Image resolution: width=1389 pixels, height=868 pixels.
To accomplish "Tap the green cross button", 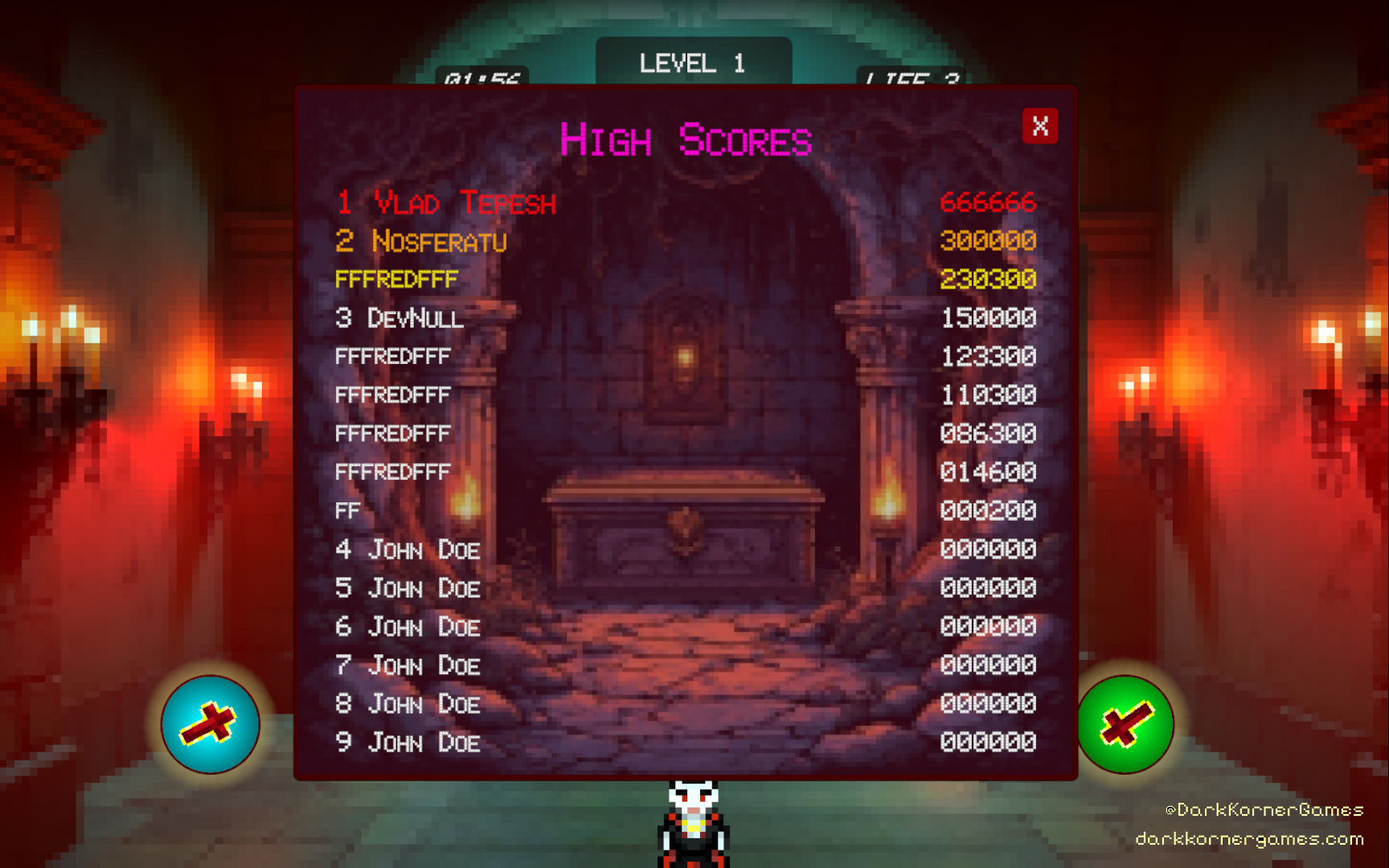I will pos(1125,724).
